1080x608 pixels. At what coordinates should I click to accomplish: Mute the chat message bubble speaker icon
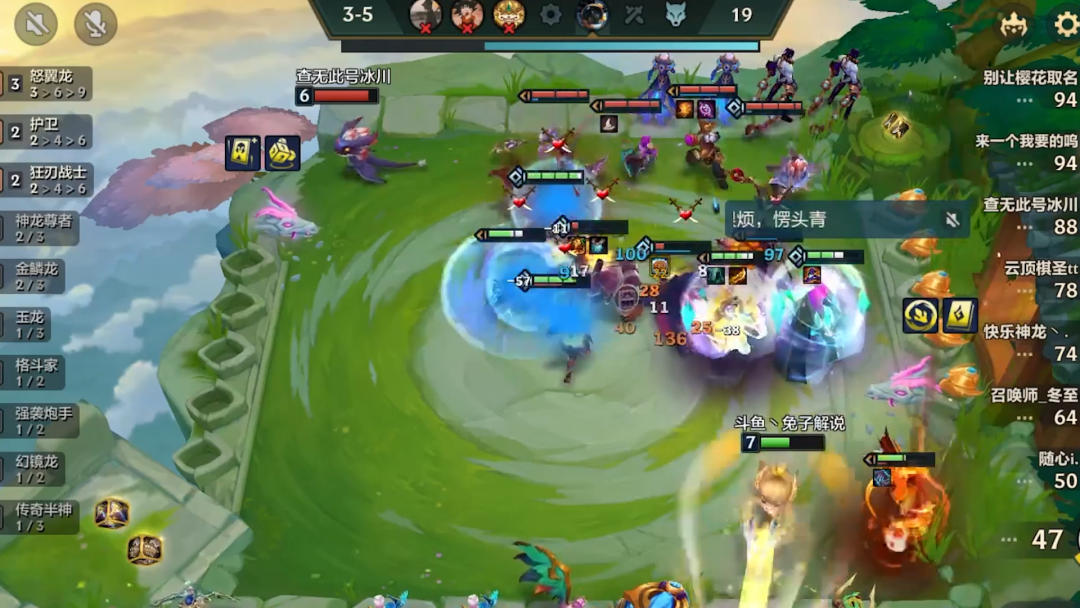tap(952, 219)
